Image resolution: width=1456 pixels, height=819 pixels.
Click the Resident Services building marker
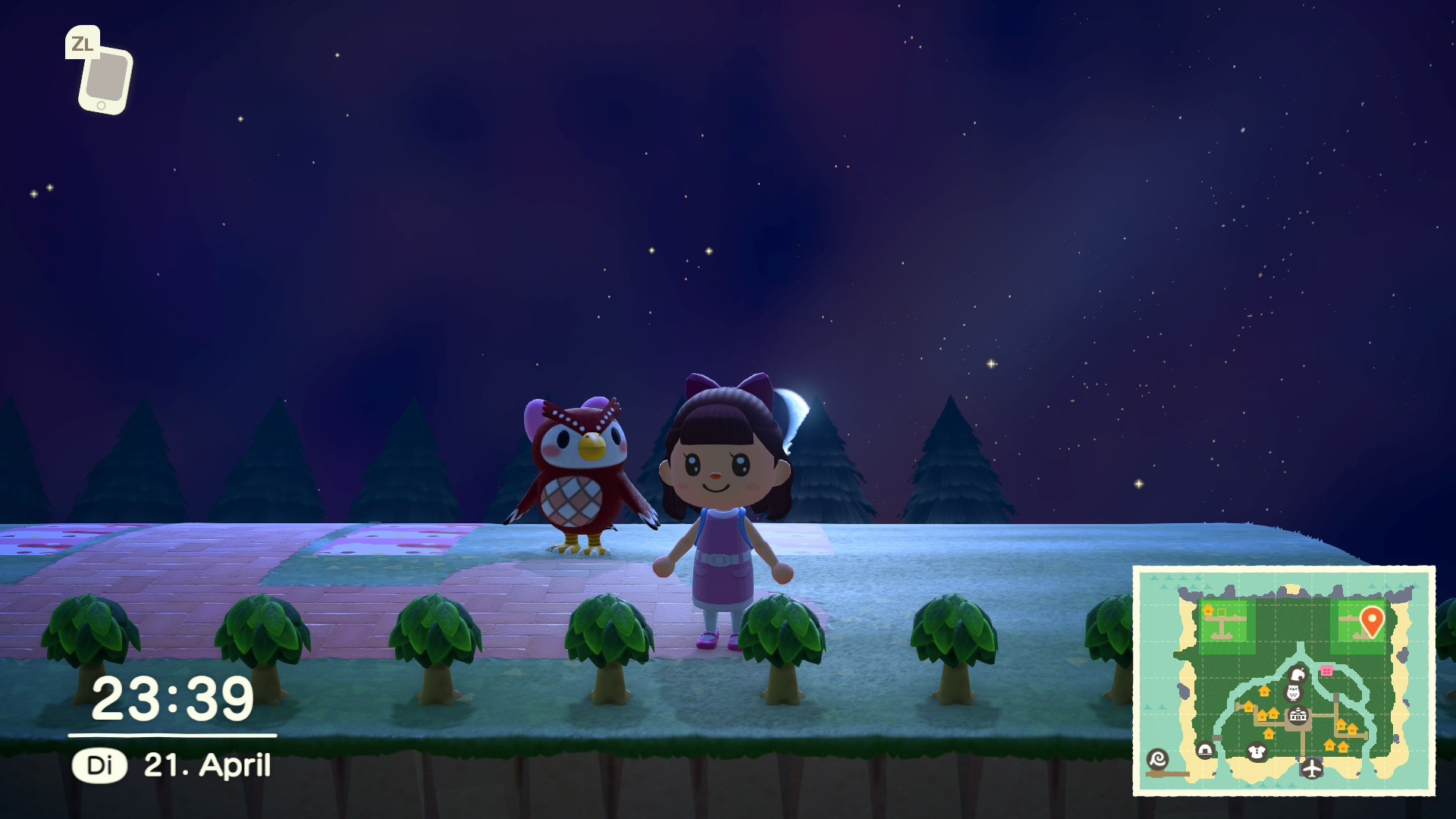tap(1298, 715)
